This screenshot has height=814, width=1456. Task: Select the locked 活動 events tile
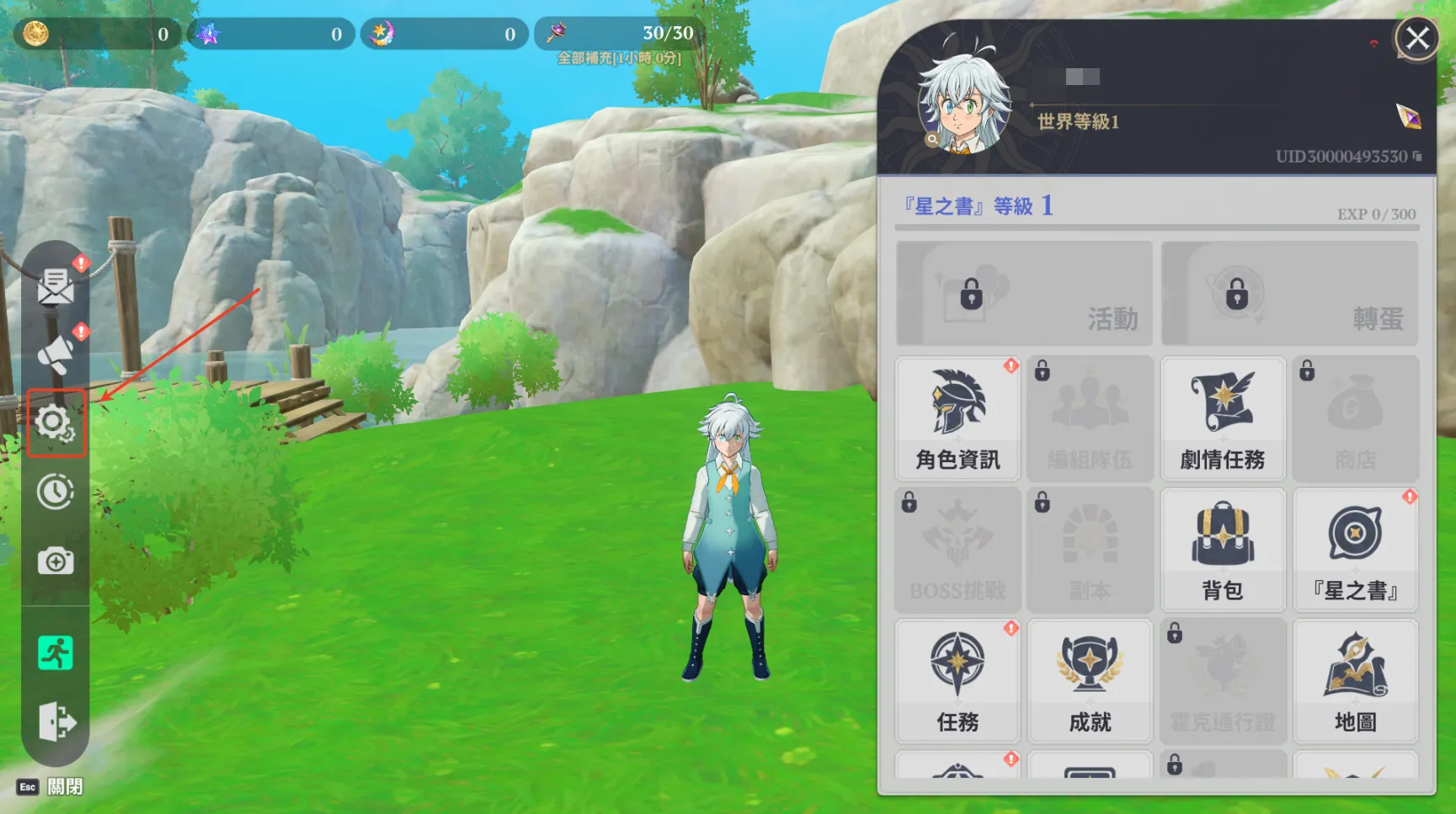pos(1024,293)
